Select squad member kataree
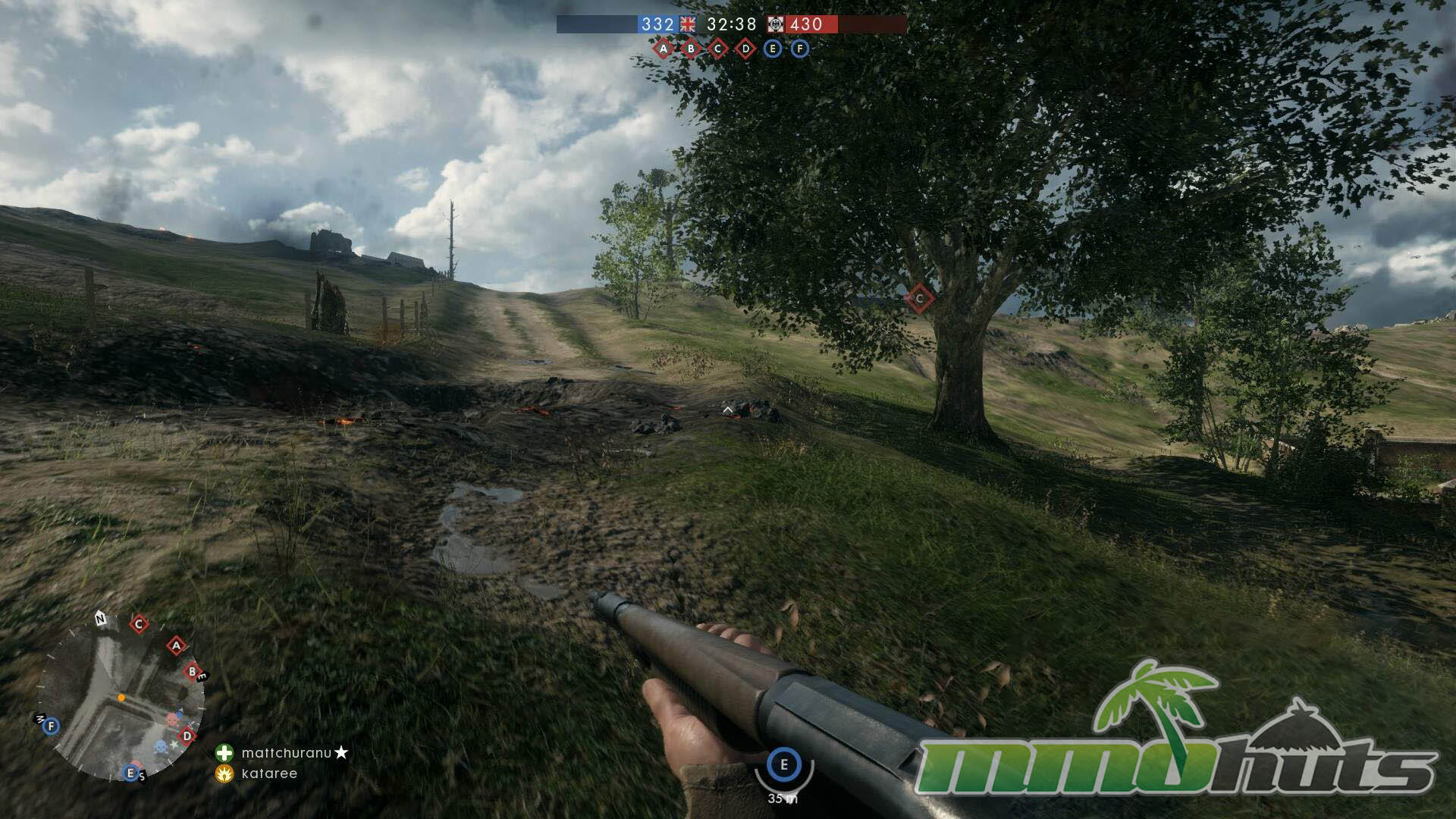Image resolution: width=1456 pixels, height=819 pixels. (x=269, y=773)
